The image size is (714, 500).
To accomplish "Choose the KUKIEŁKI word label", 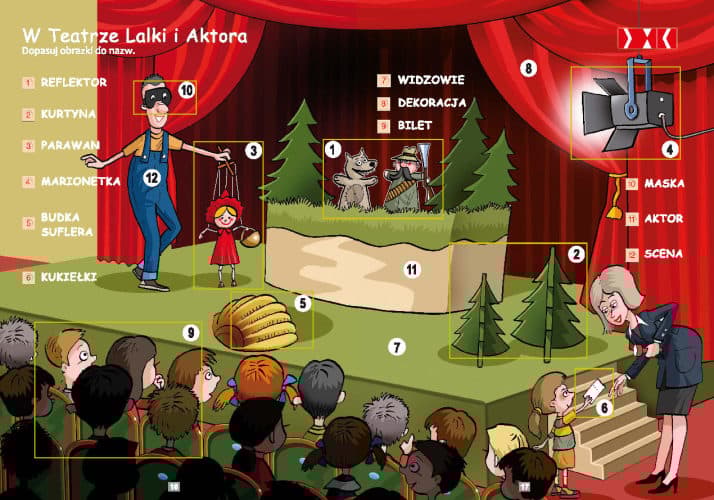I will point(69,276).
